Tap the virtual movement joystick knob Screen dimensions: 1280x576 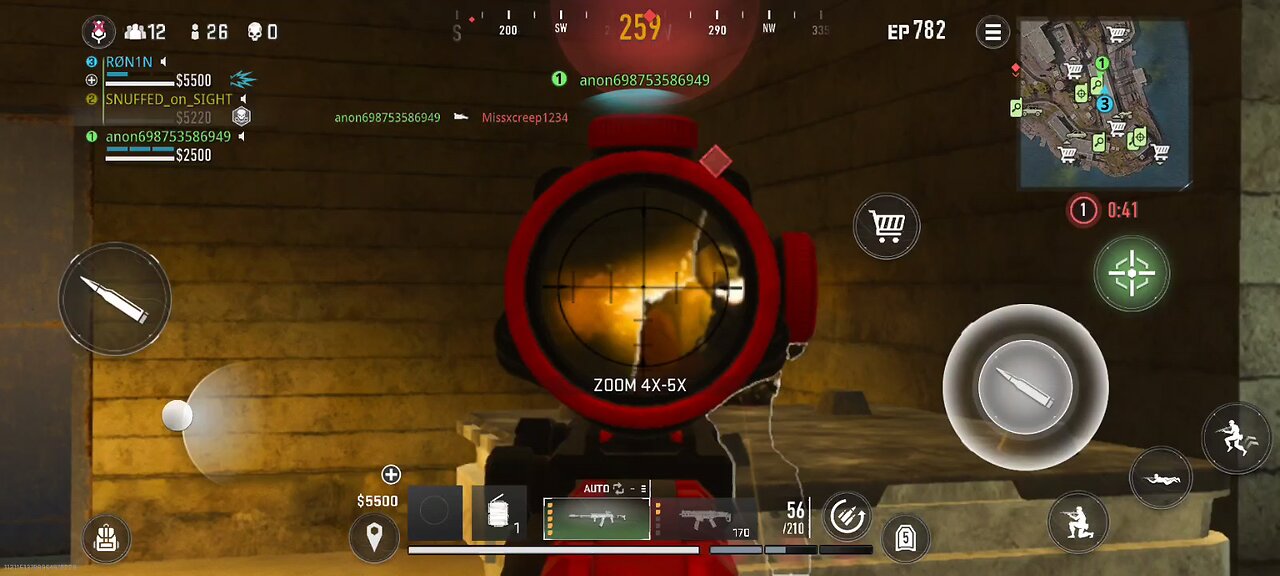[177, 416]
